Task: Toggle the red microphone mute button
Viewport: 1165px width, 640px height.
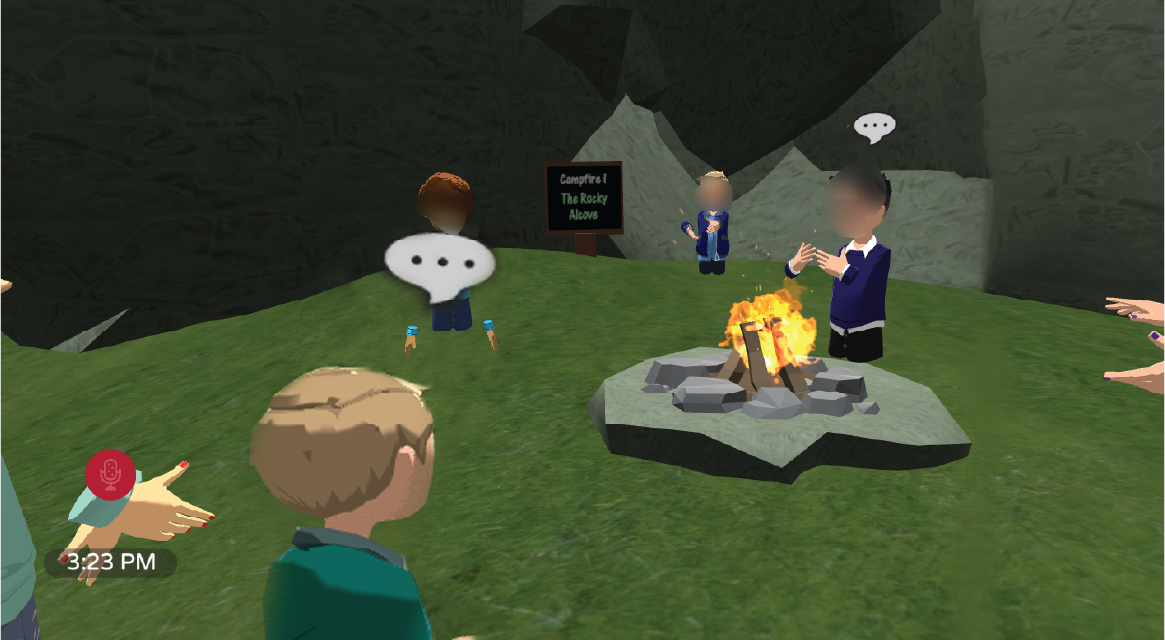Action: pyautogui.click(x=110, y=474)
